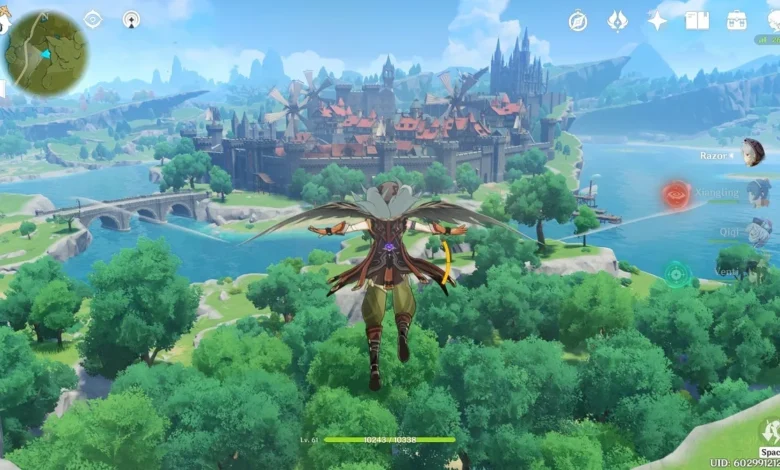780x470 pixels.
Task: Open the Adventurer Handbook compass icon
Action: coord(578,21)
